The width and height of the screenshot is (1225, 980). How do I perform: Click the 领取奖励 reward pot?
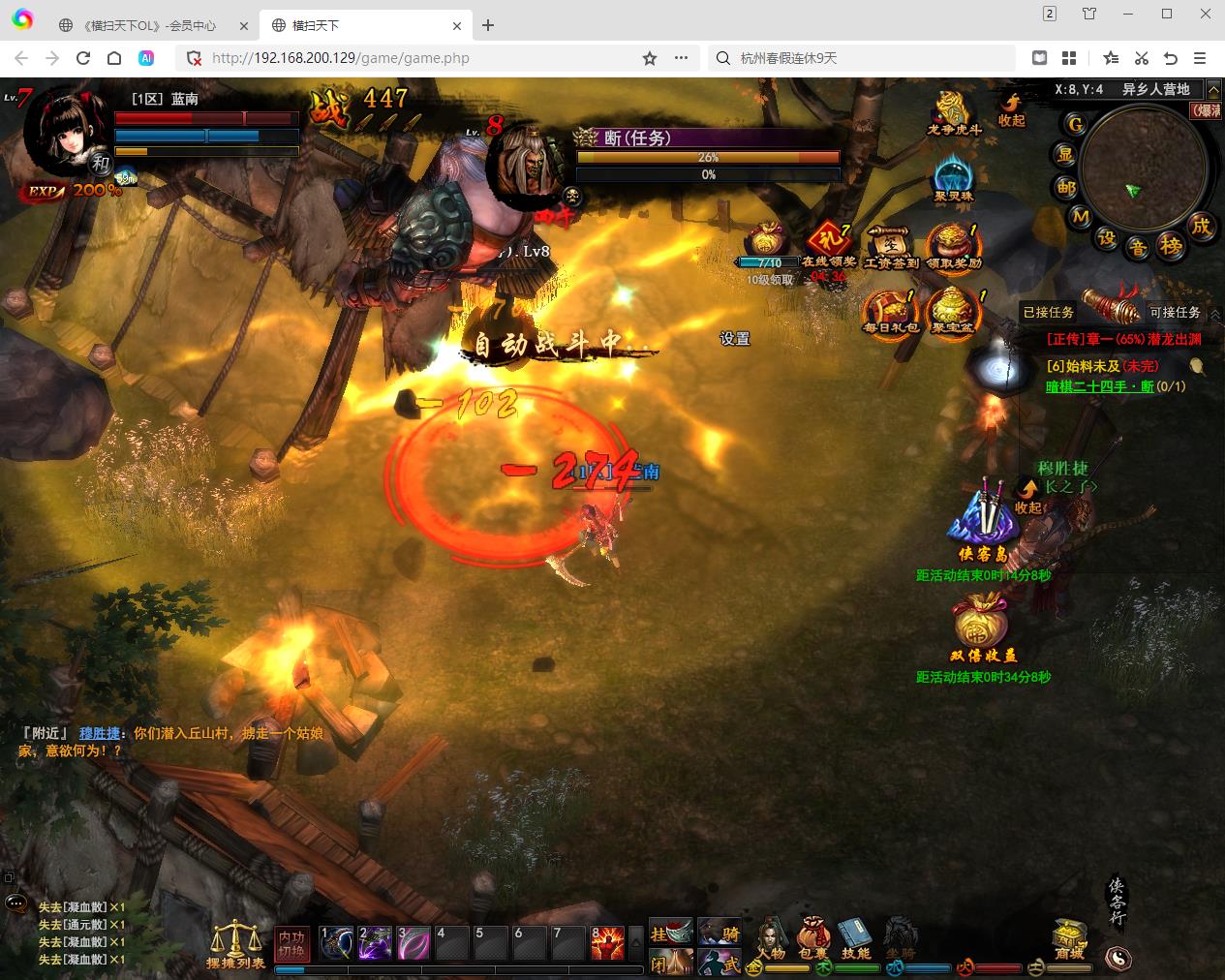coord(953,246)
